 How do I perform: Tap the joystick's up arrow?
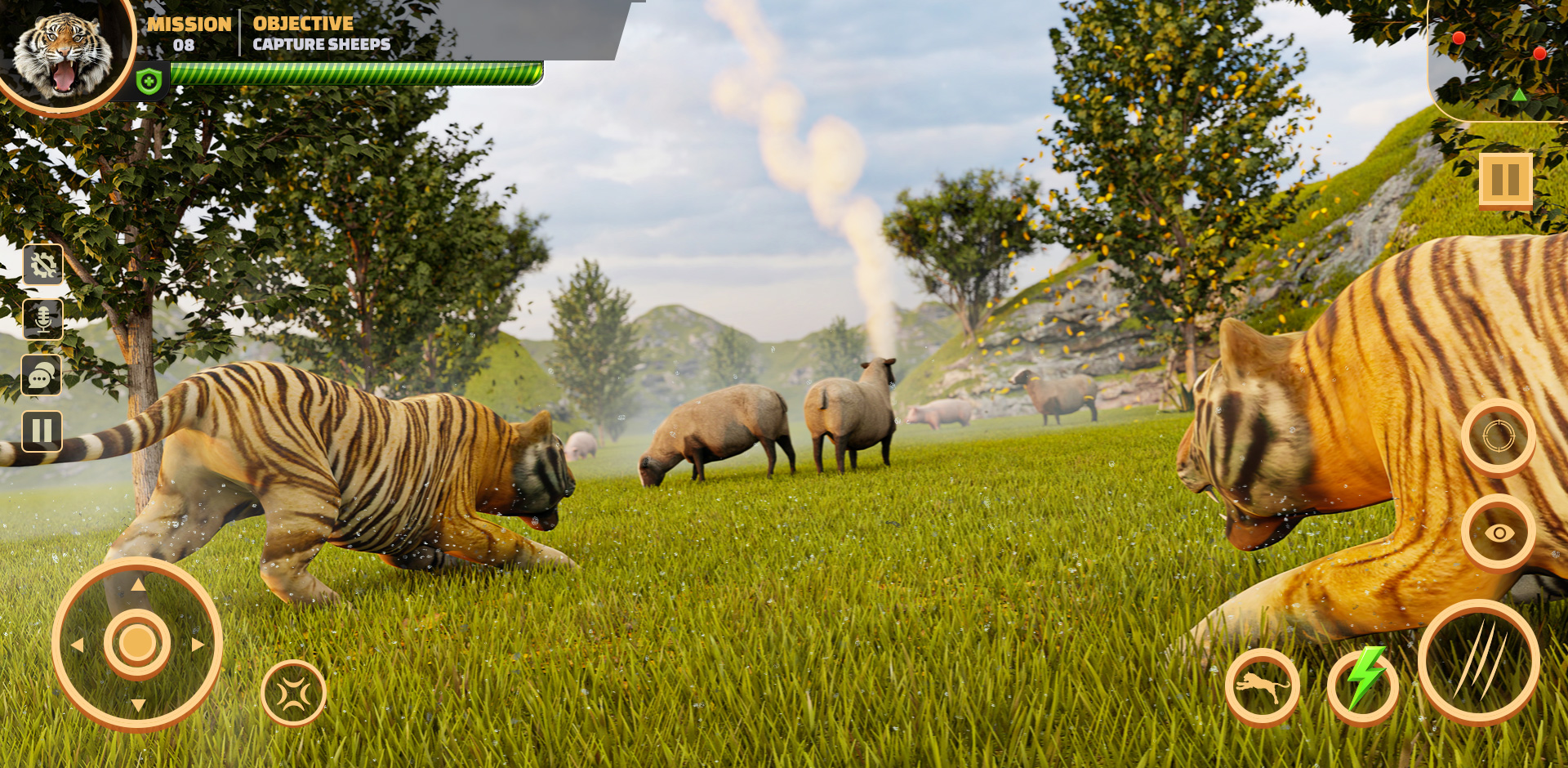pos(138,584)
